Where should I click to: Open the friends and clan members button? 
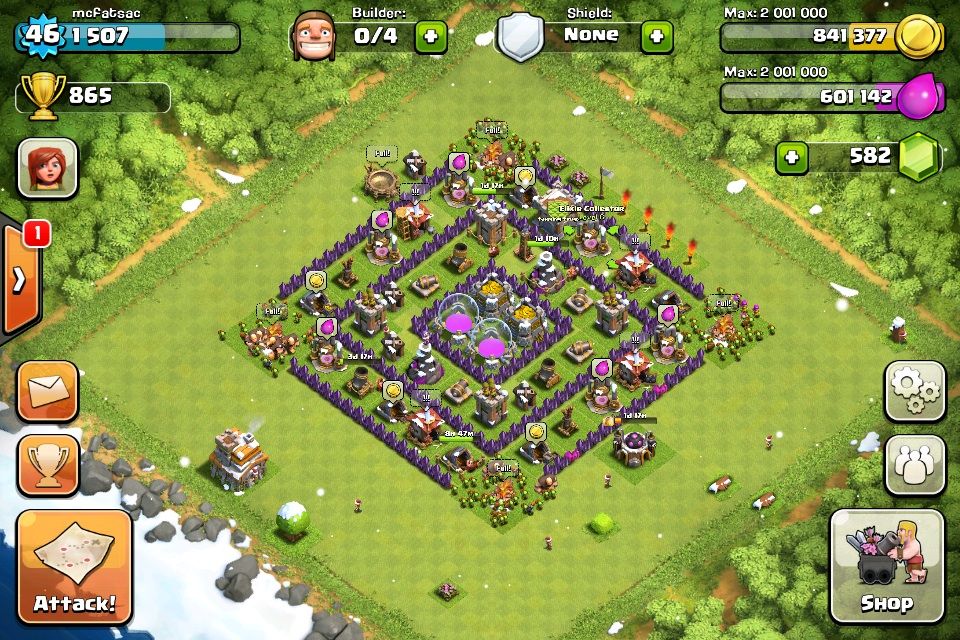click(x=914, y=464)
